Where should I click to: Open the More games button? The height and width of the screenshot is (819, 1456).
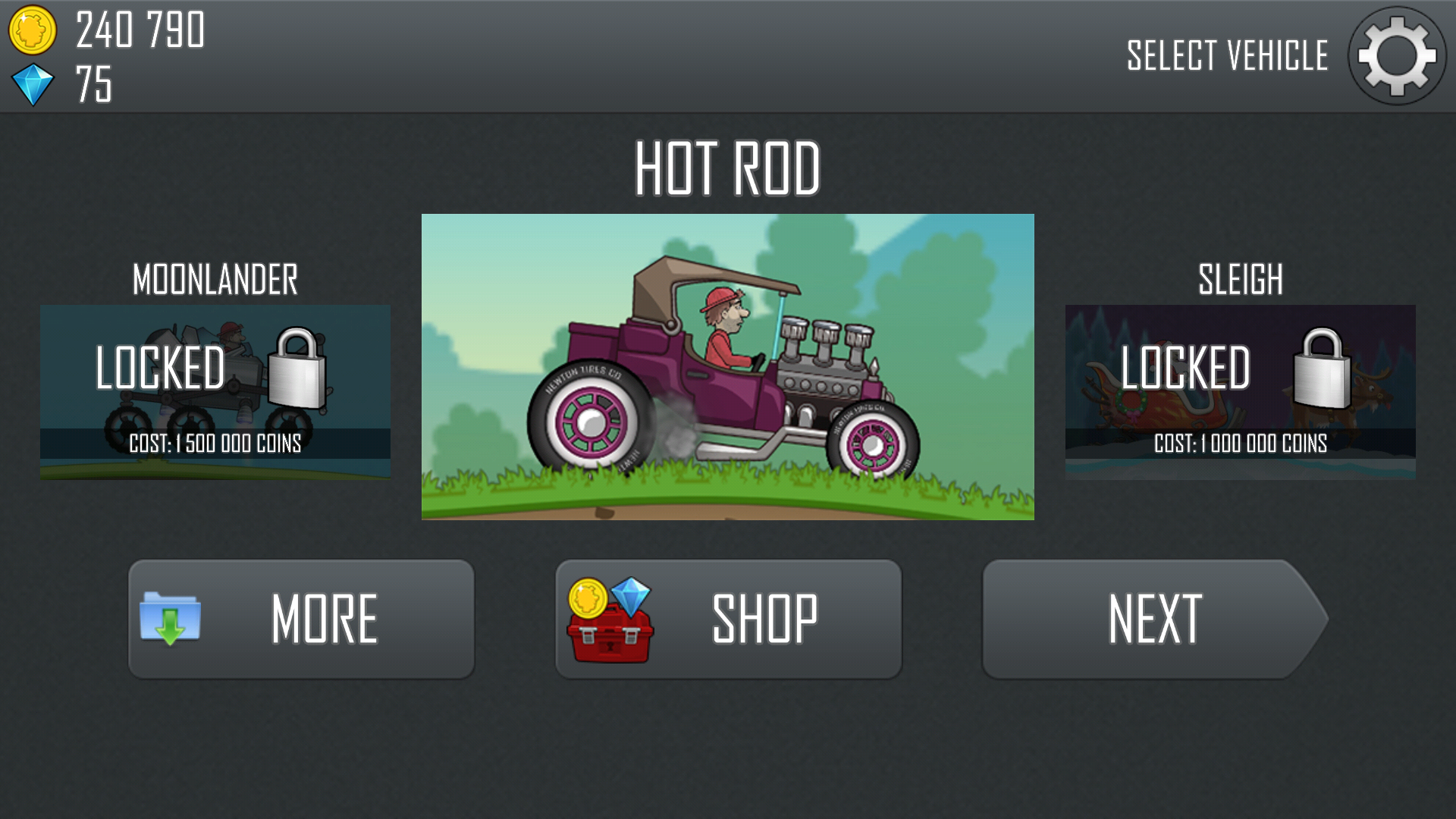[301, 619]
